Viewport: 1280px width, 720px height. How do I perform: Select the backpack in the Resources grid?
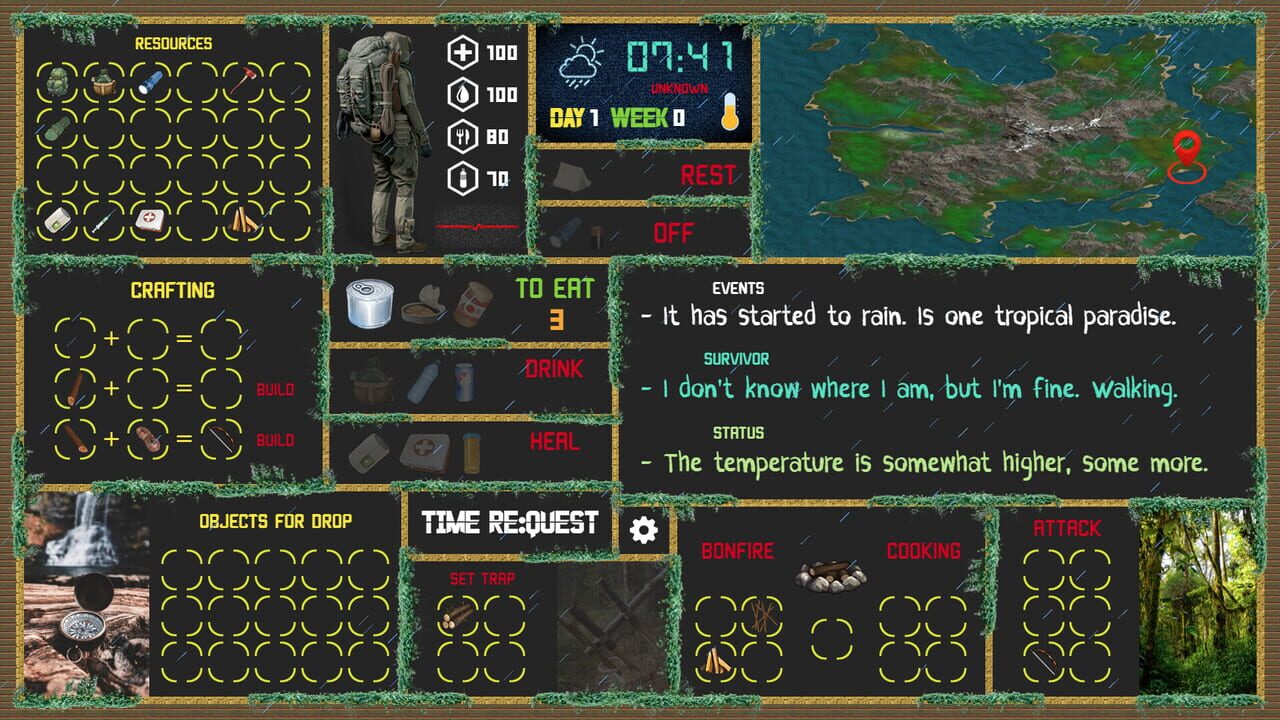[x=56, y=82]
